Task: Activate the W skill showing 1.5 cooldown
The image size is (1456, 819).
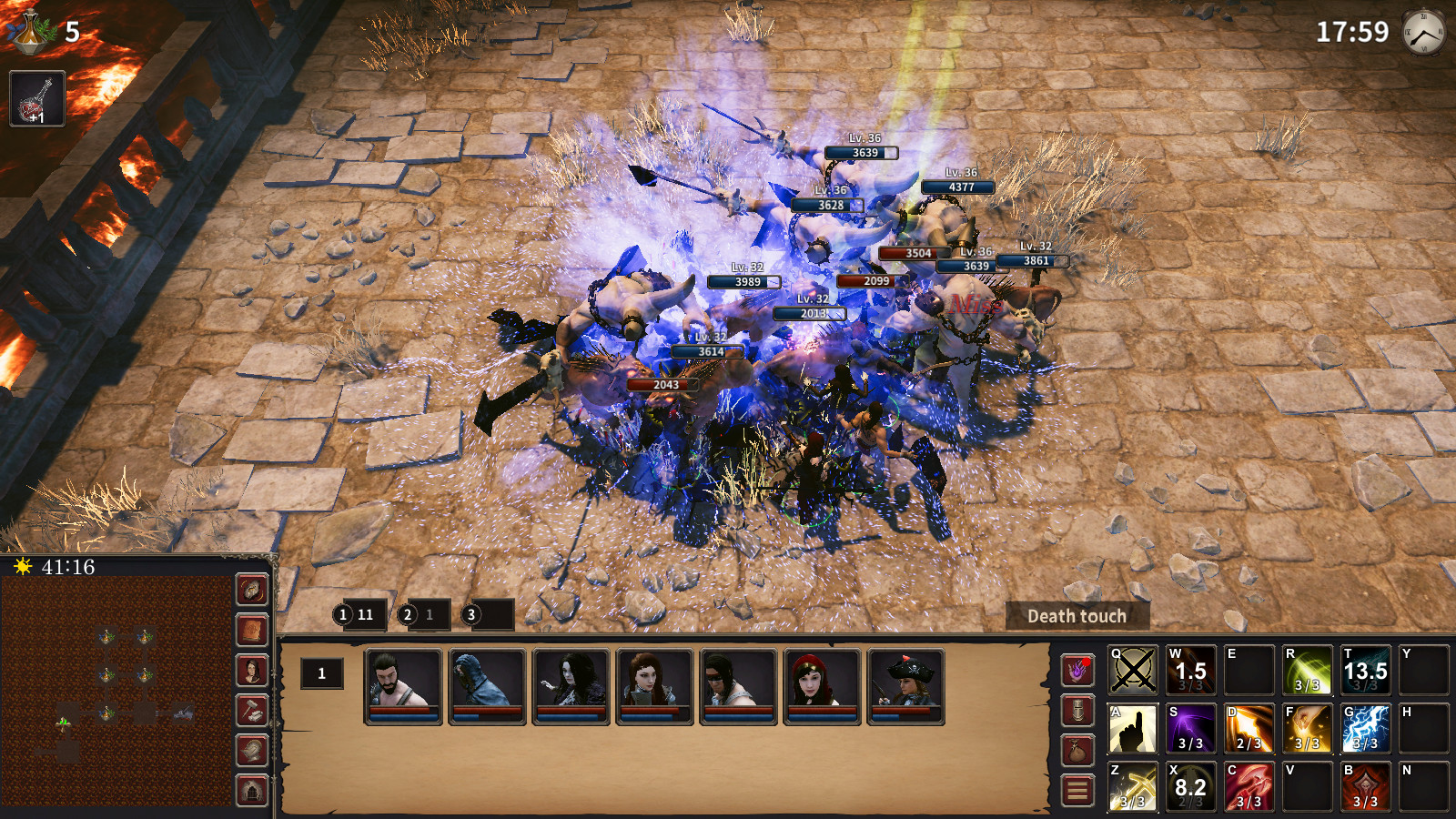Action: click(x=1189, y=672)
